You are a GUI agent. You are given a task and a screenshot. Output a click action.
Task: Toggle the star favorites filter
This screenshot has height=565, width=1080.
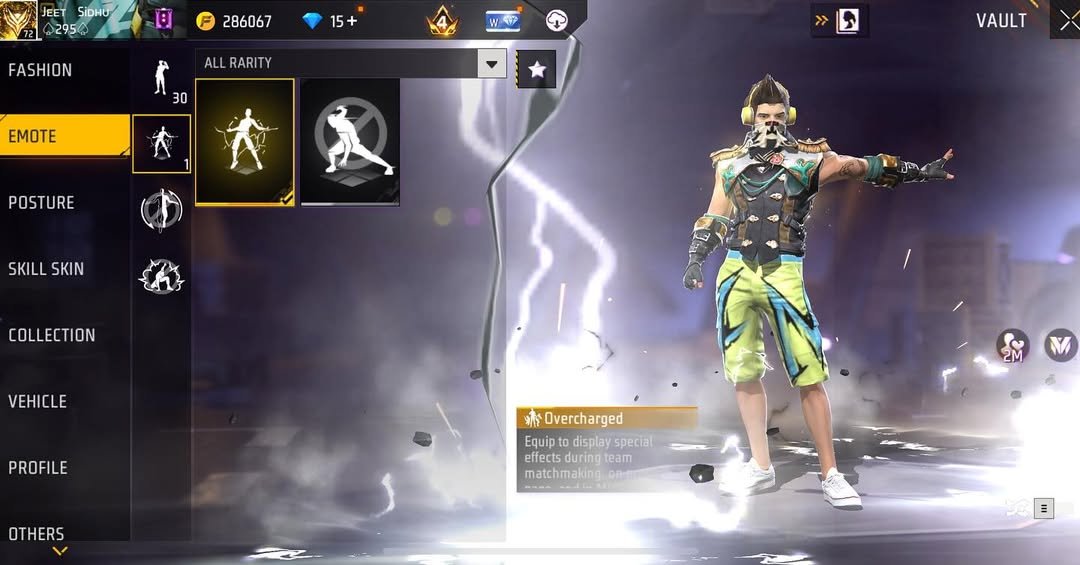pos(537,69)
